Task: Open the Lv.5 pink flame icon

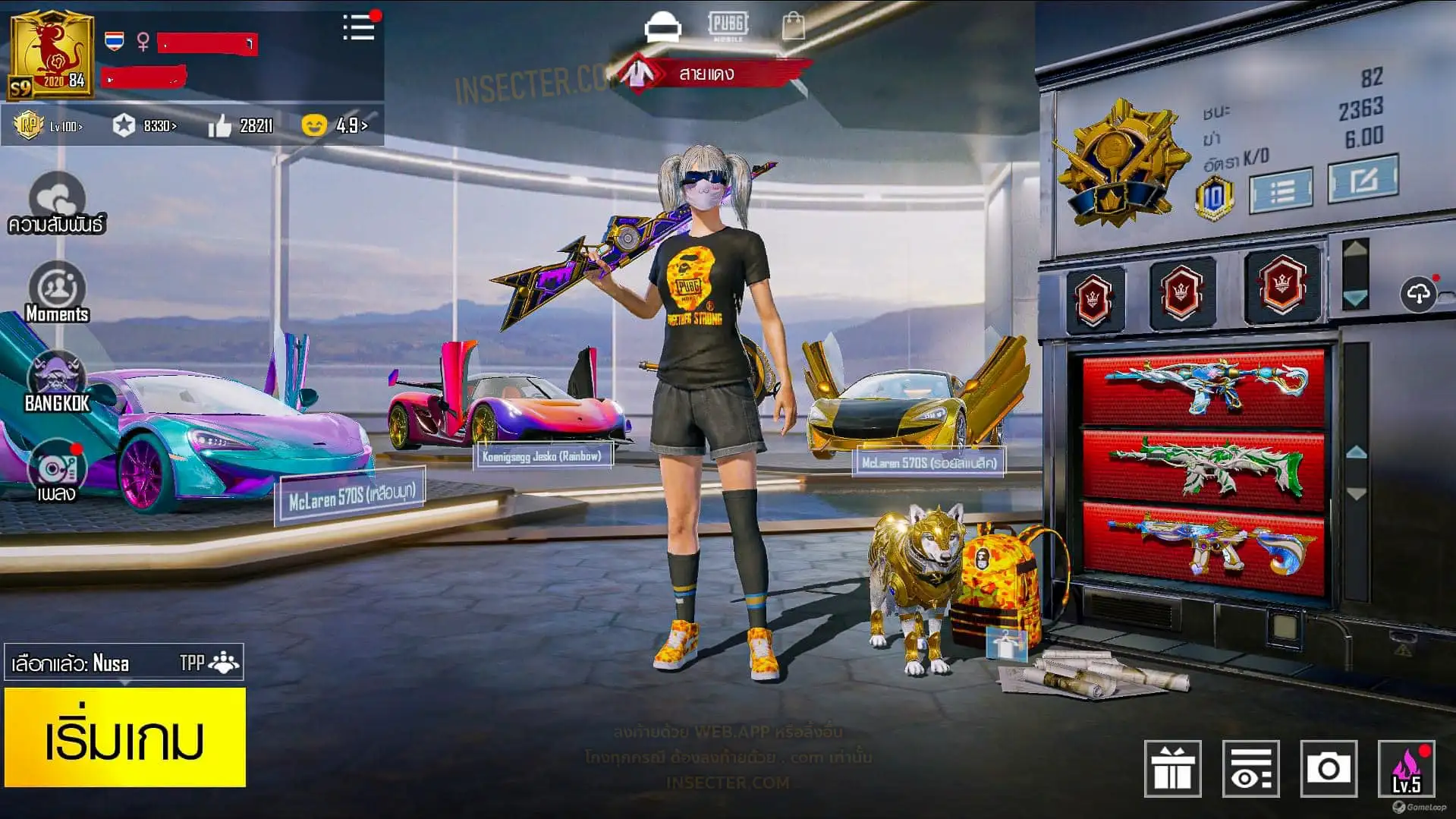Action: point(1406,769)
